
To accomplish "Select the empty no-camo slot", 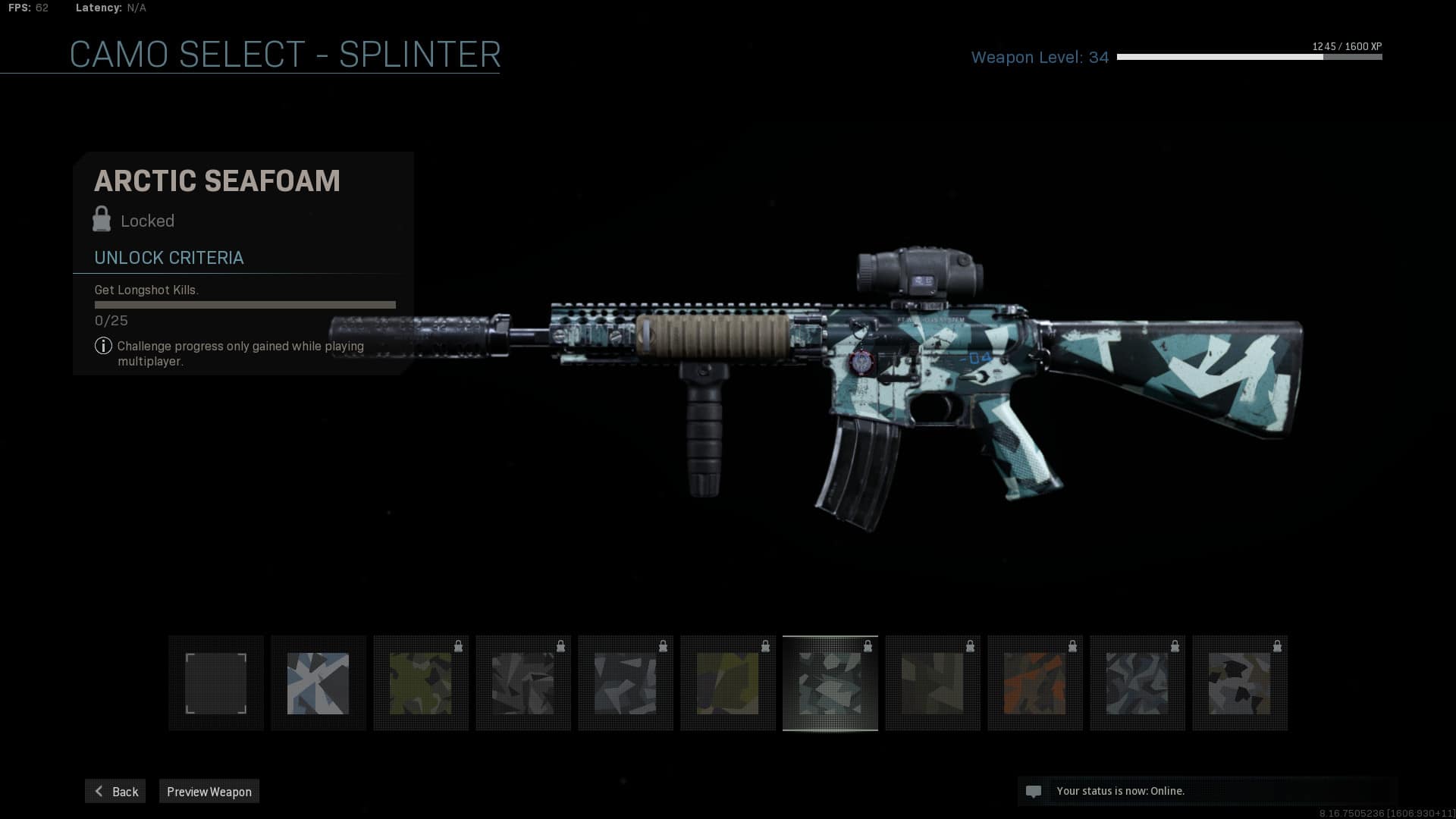I will coord(216,683).
